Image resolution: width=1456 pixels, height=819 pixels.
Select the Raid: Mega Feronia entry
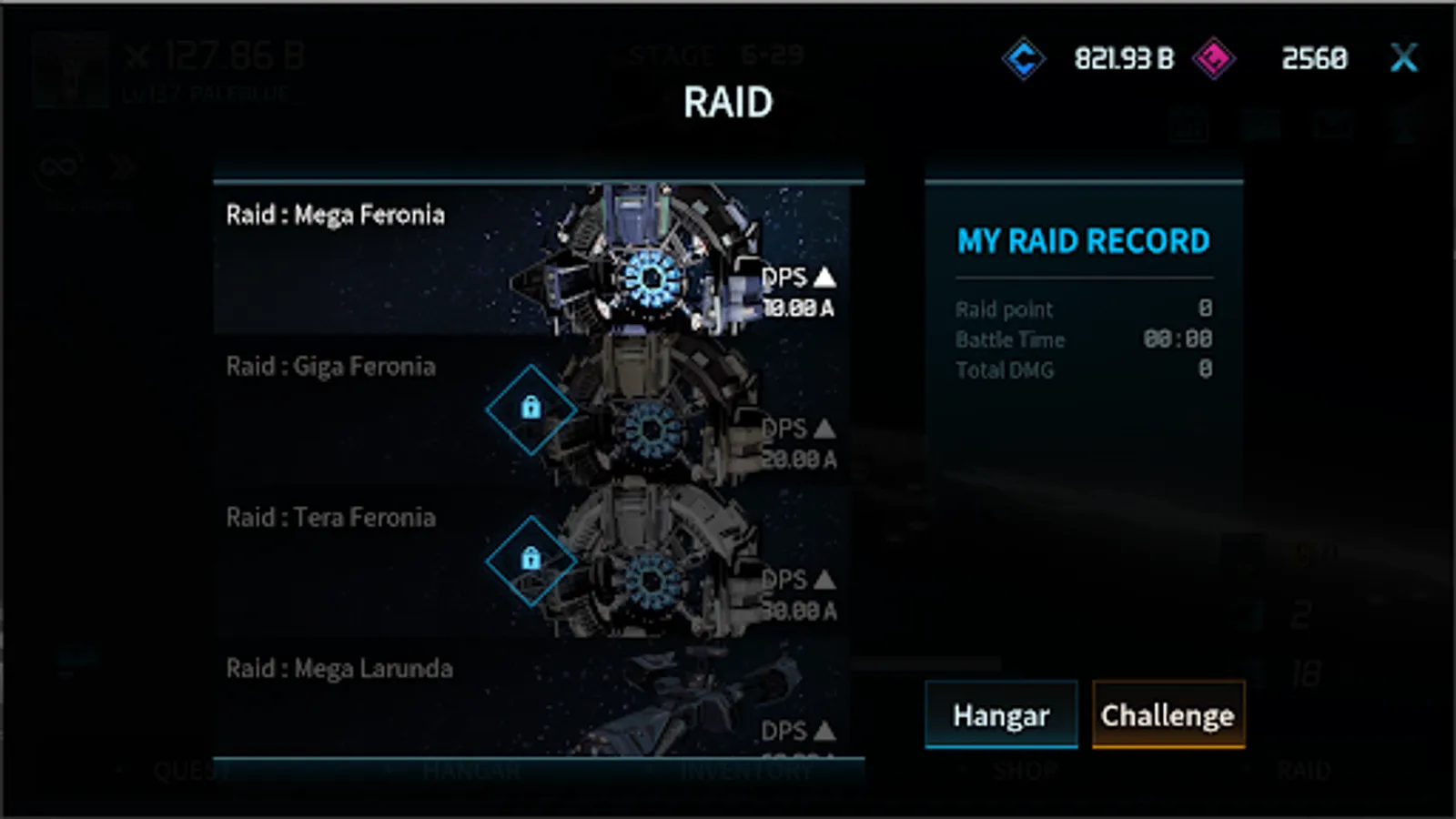[537, 259]
